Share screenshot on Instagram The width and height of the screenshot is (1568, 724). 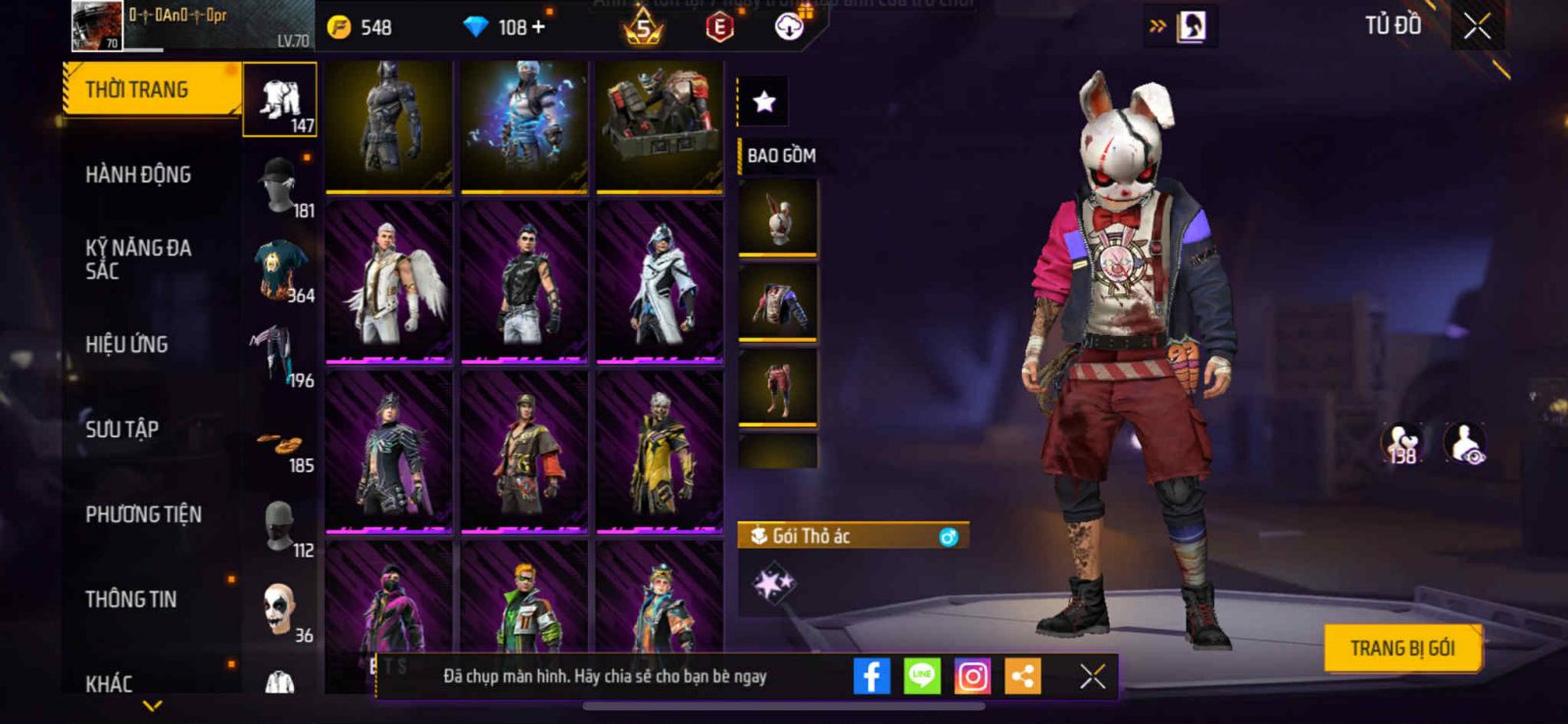[972, 676]
